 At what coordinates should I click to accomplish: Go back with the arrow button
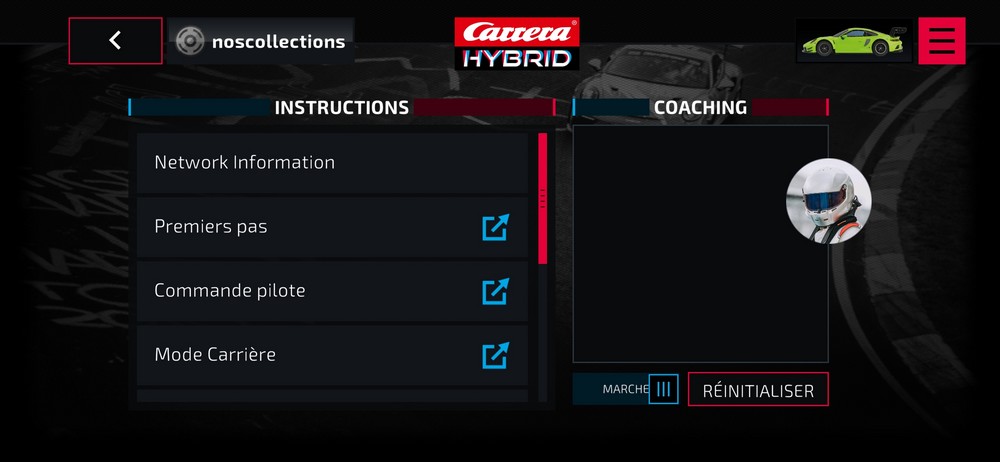click(115, 41)
